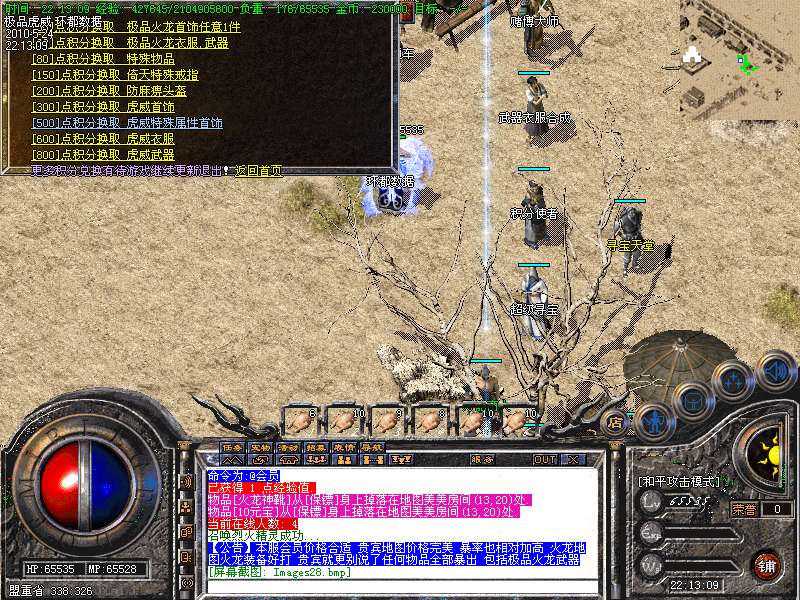Open the 宠物 pet tab
The width and height of the screenshot is (800, 600).
(x=261, y=447)
